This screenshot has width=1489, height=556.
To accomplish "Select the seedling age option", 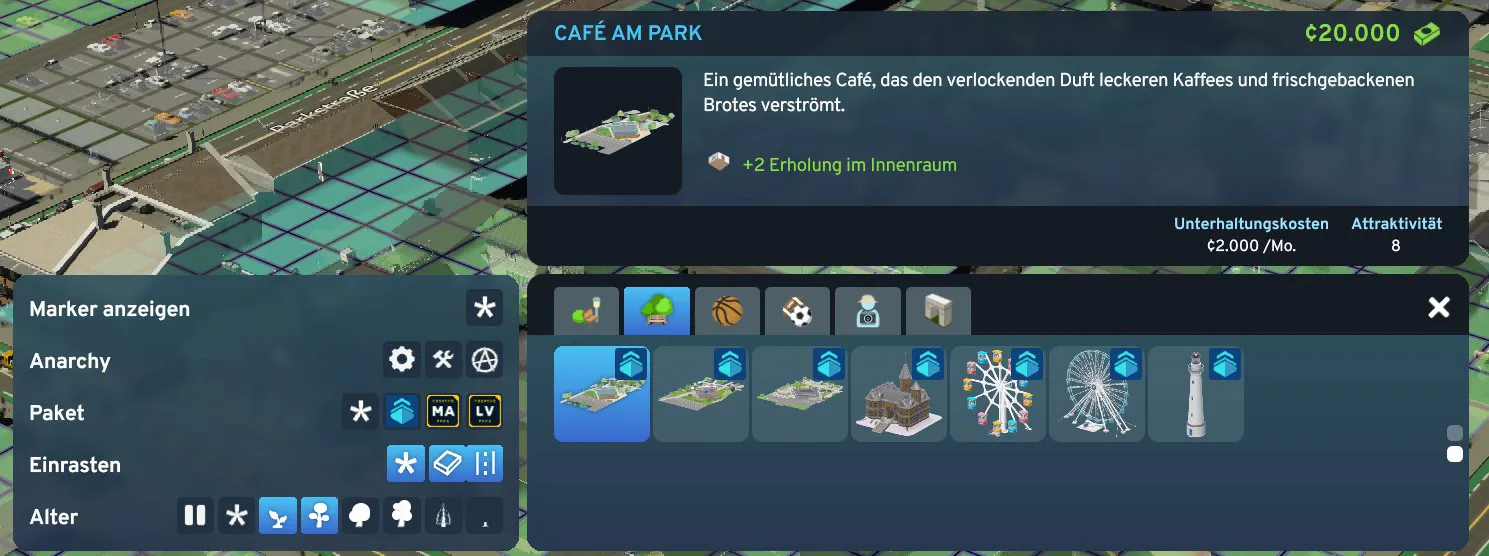I will pos(278,516).
